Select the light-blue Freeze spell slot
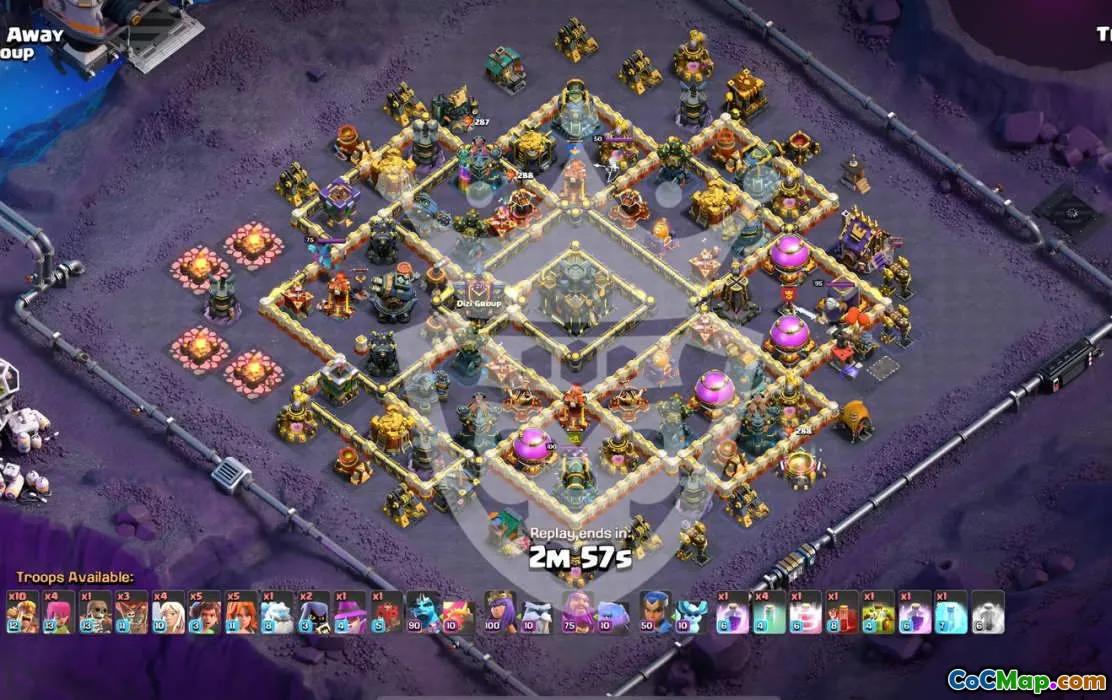This screenshot has width=1112, height=700. 951,612
